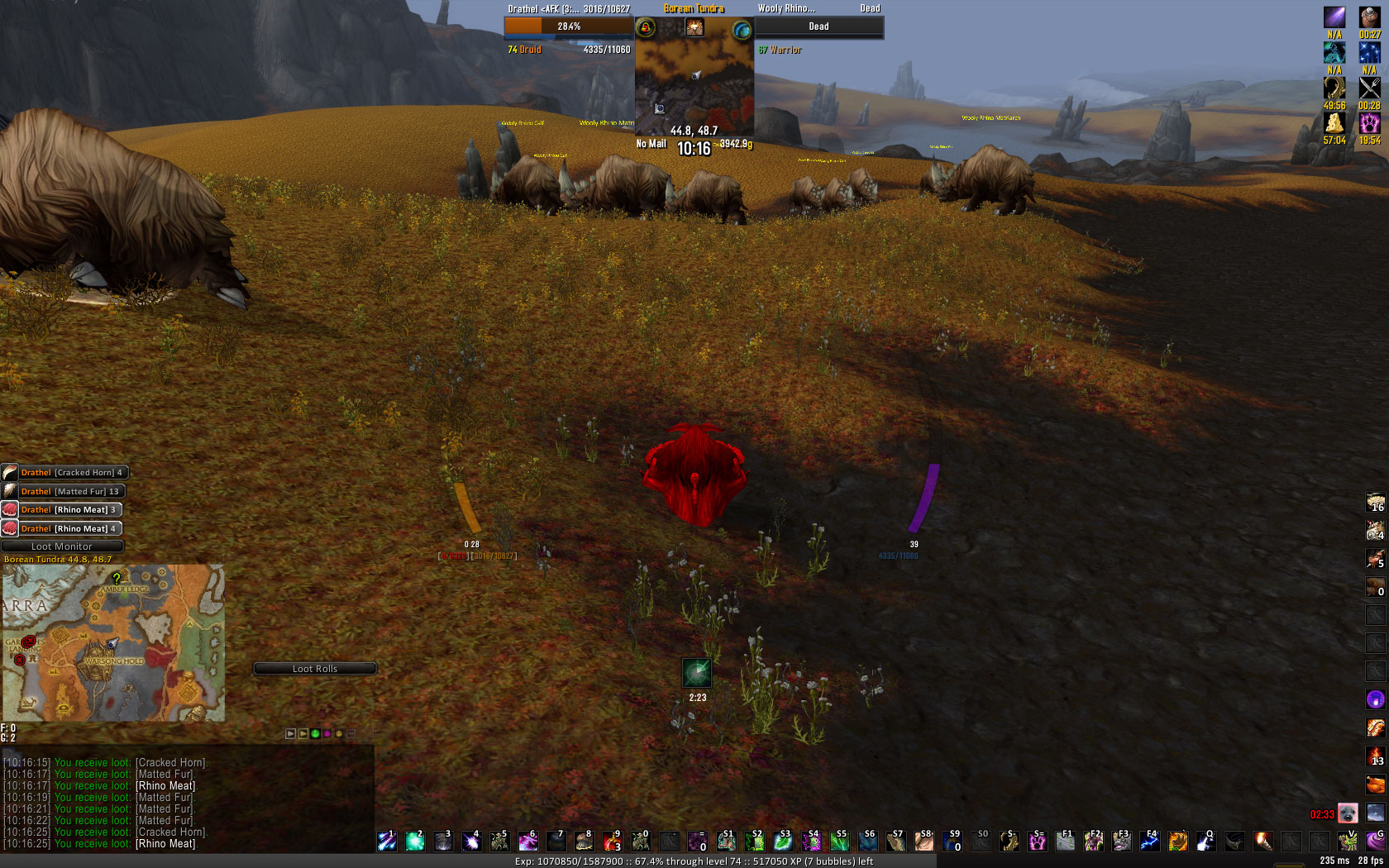Click the Loot Monitor header bar
This screenshot has width=1389, height=868.
click(x=62, y=546)
